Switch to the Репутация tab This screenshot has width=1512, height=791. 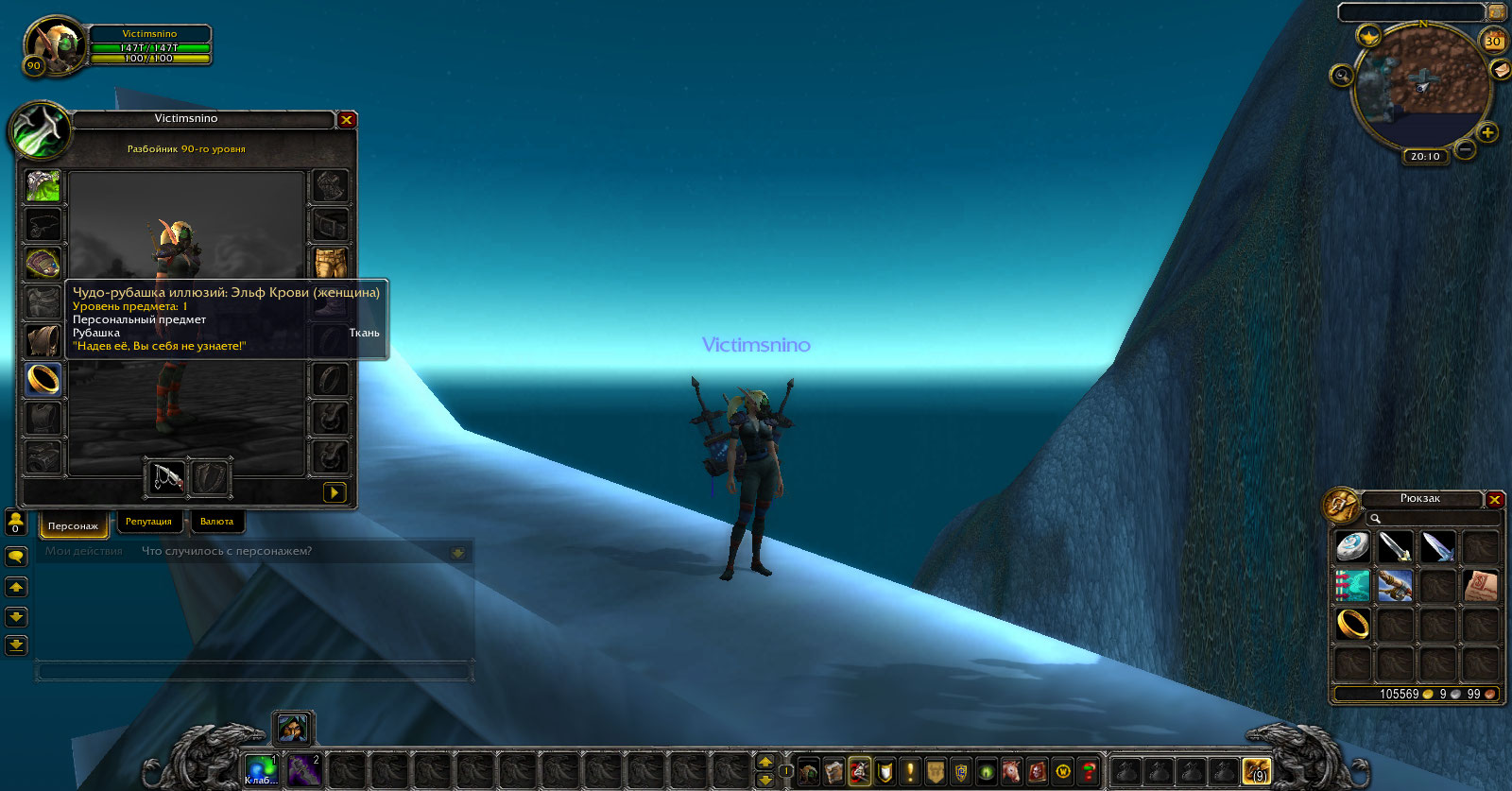(x=148, y=522)
